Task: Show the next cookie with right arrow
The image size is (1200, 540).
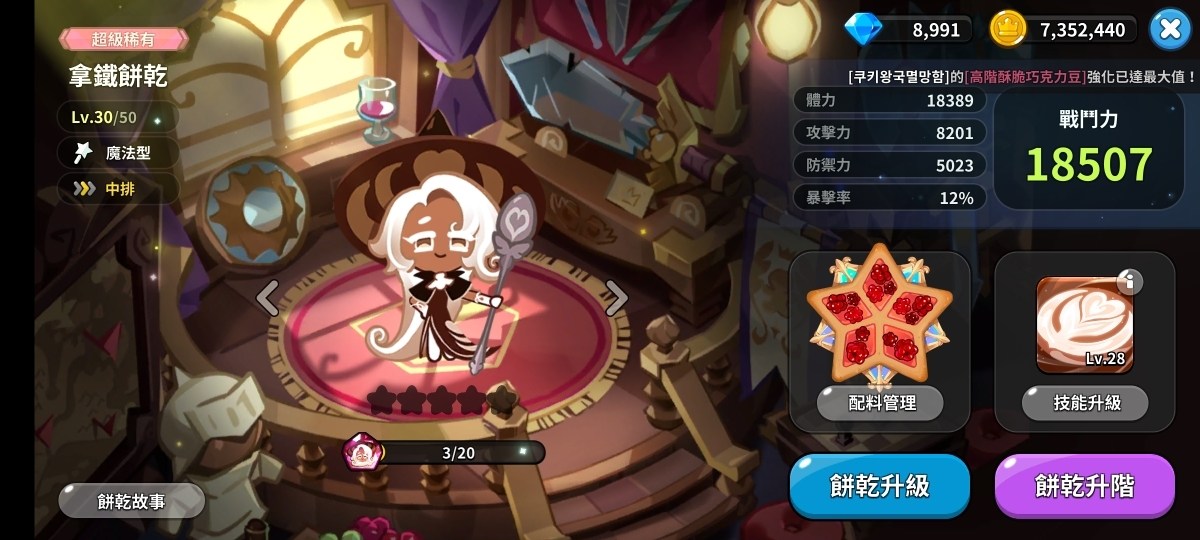Action: 617,297
